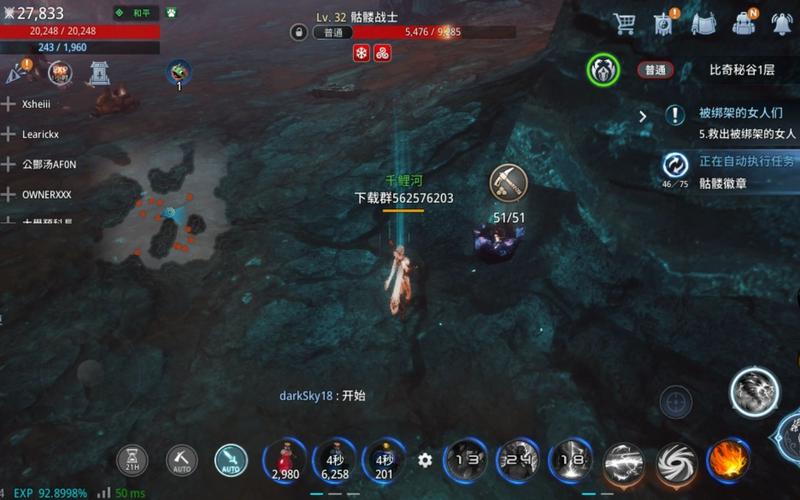Screen dimensions: 800x500
Task: Activate the flame skill
Action: [x=729, y=461]
